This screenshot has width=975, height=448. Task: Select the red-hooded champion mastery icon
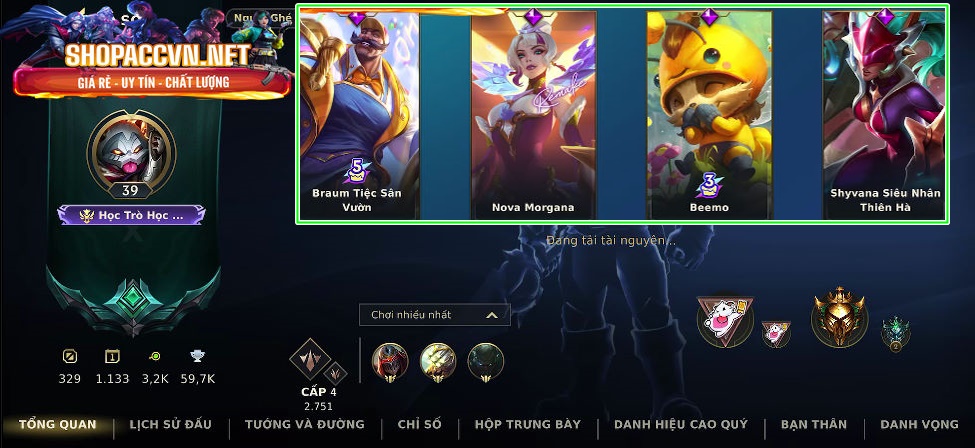(x=390, y=359)
